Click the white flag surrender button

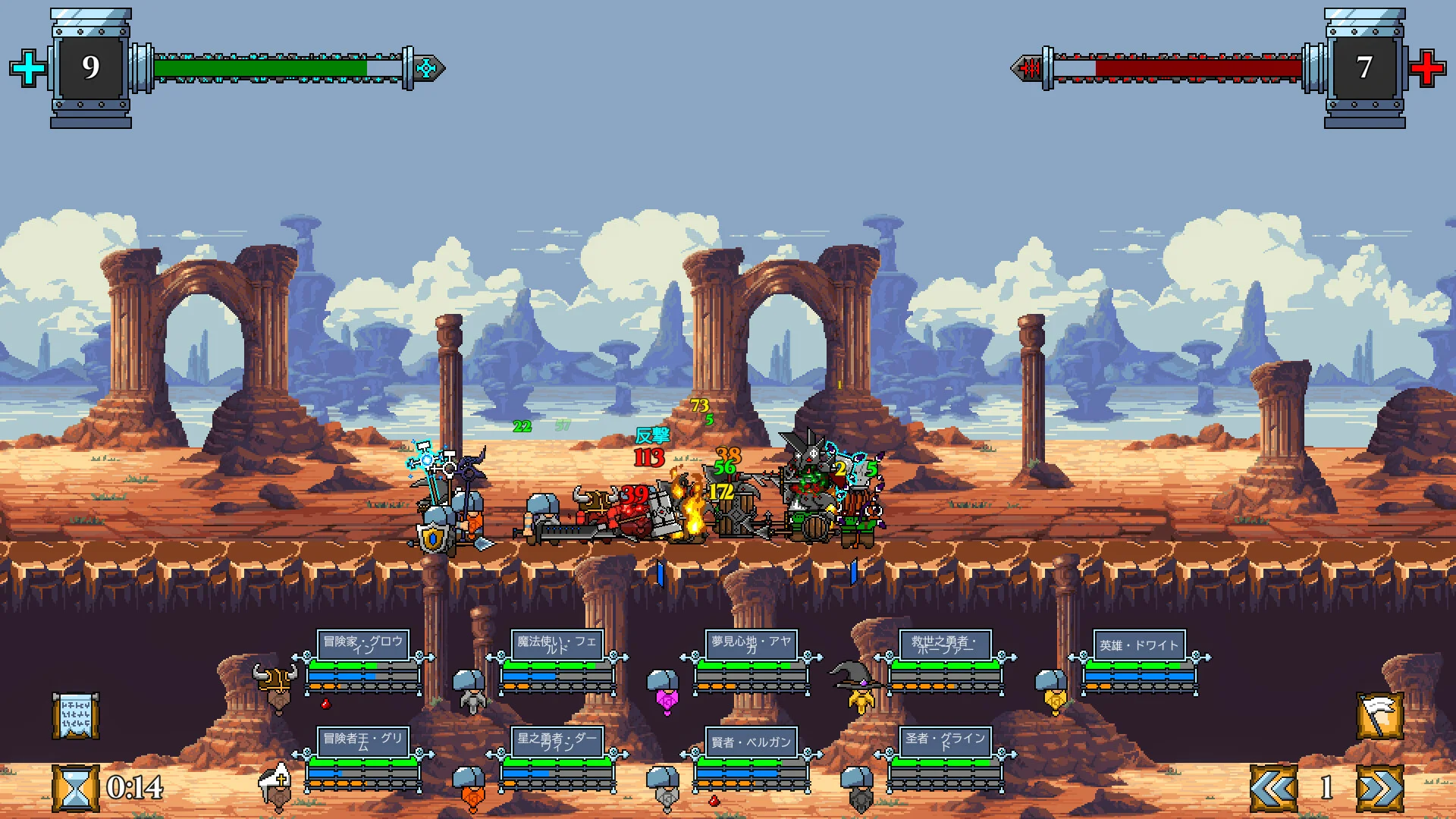[1379, 715]
